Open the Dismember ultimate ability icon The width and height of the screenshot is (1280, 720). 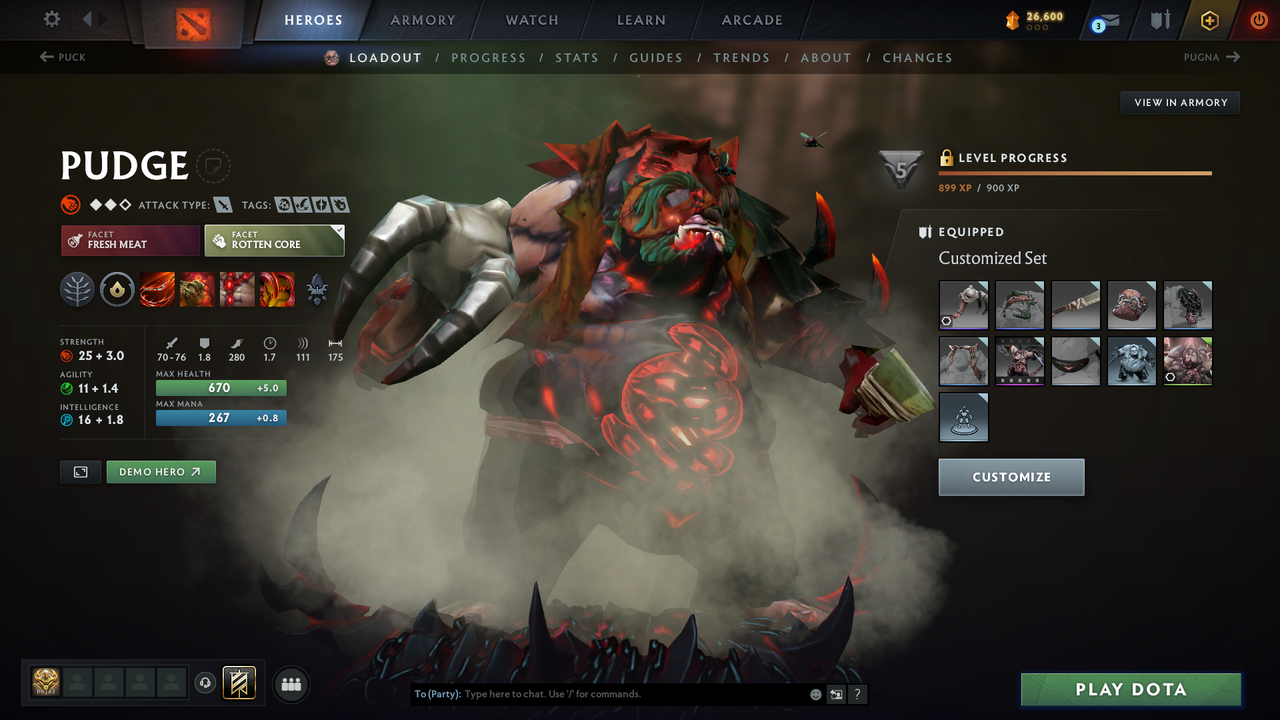tap(277, 290)
